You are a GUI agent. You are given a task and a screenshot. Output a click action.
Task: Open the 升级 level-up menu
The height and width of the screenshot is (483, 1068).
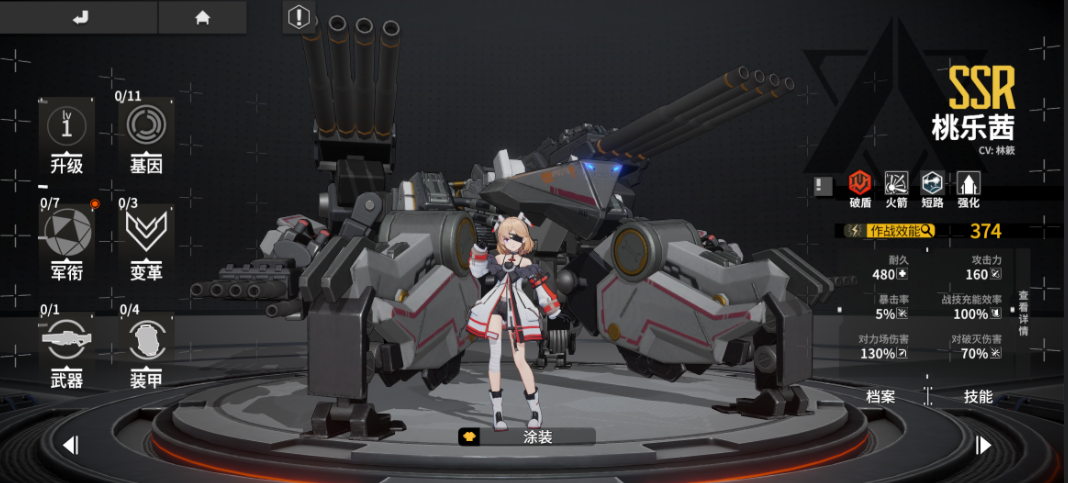click(67, 138)
